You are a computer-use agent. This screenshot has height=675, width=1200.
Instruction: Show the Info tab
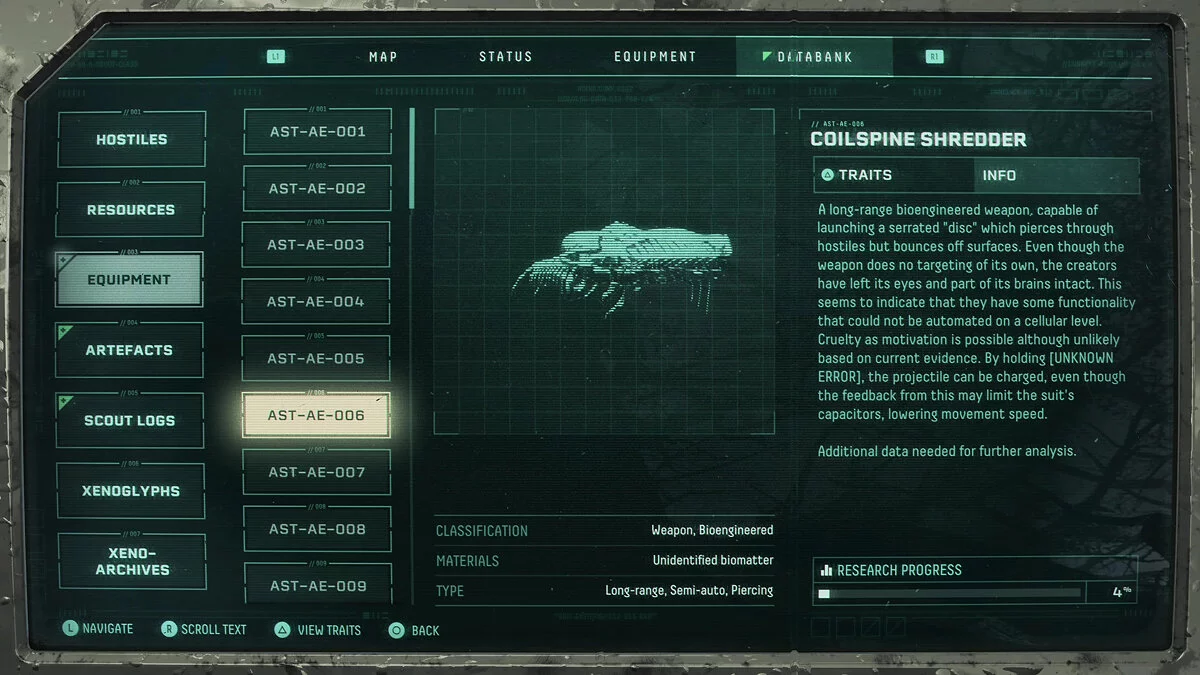click(1056, 175)
